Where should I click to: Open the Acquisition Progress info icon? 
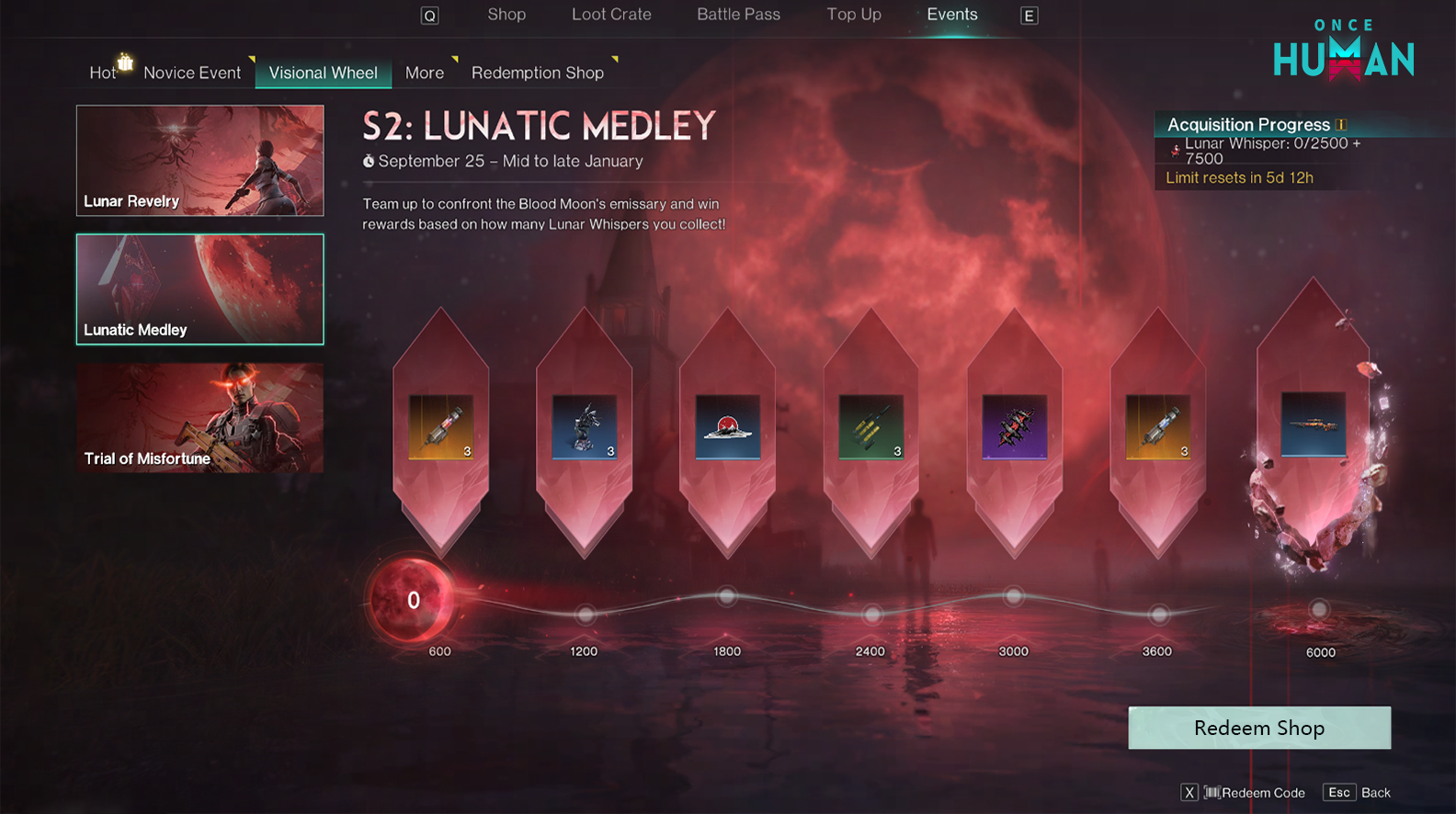(1341, 125)
